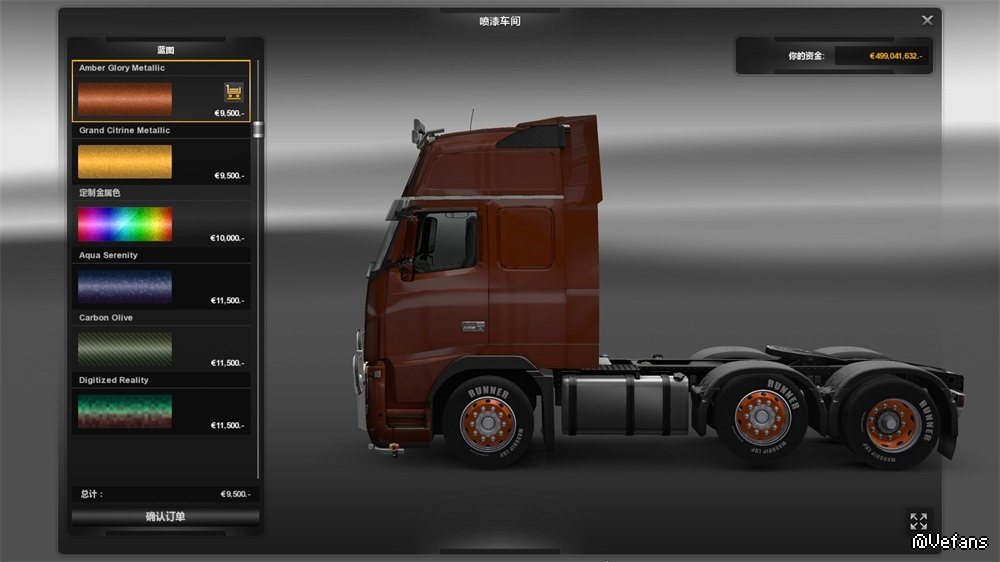Click the paint list scrollbar handle
Screen dimensions: 1000x562
258,129
